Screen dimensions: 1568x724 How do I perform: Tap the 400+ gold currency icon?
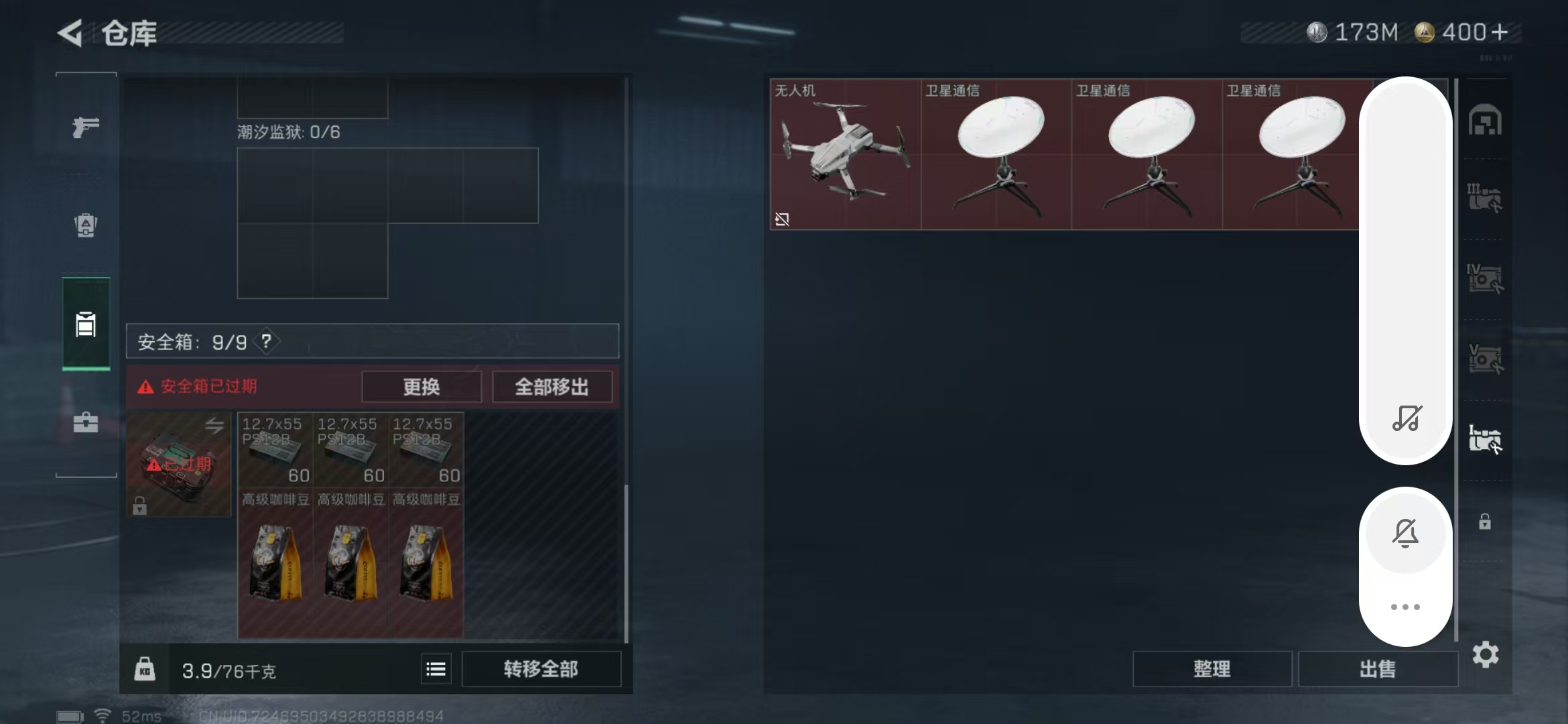[x=1426, y=31]
